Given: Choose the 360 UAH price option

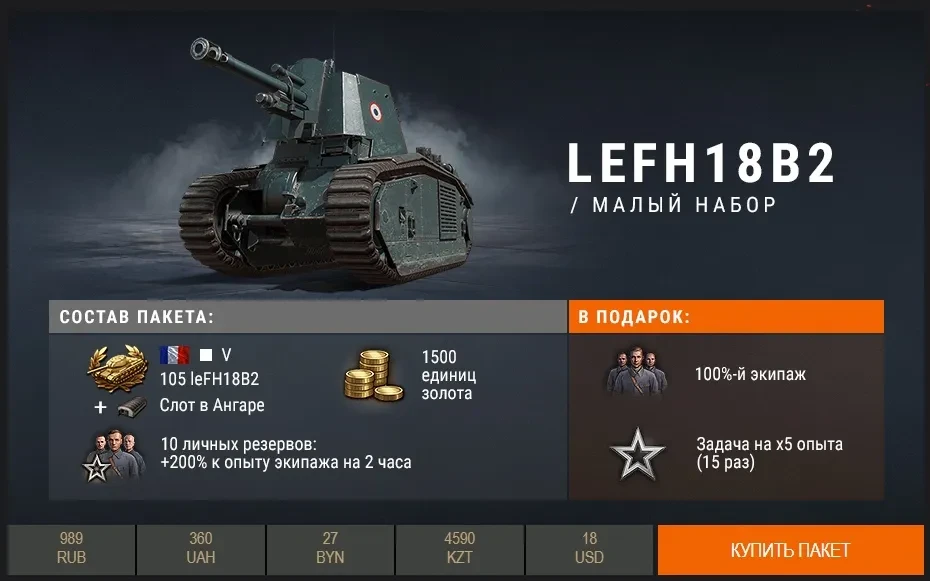Looking at the screenshot, I should click(200, 550).
